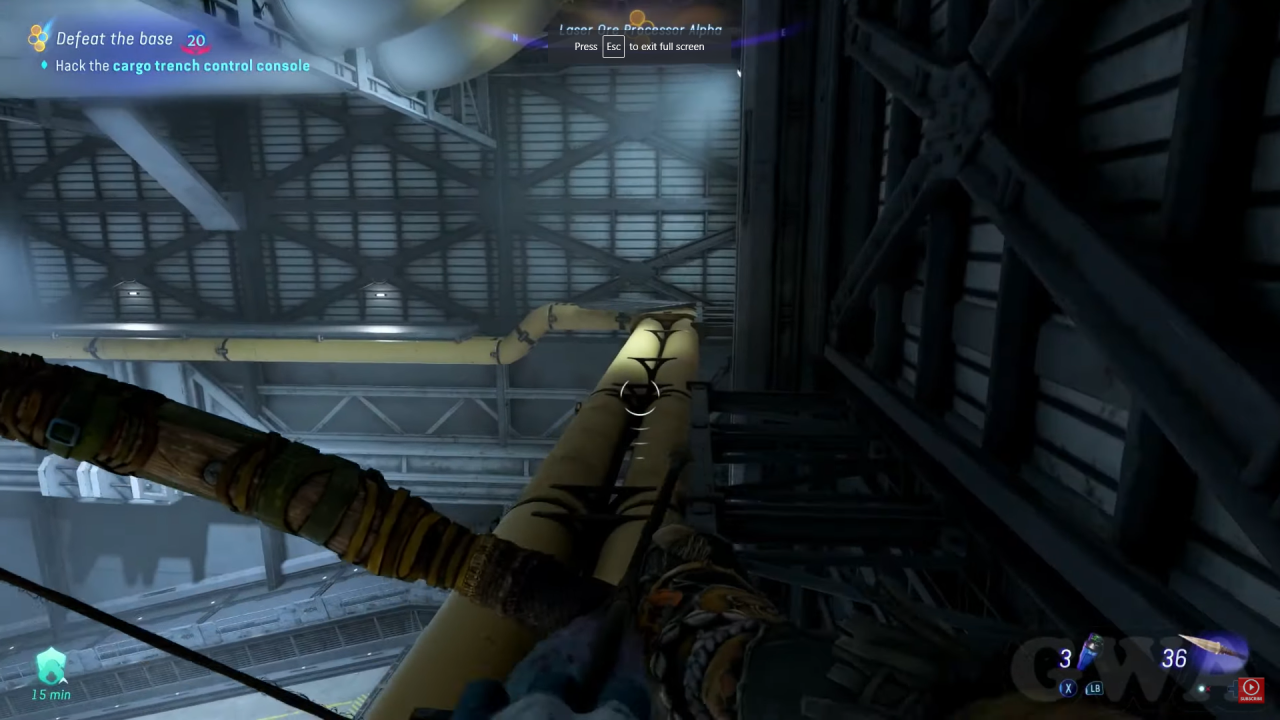Screen dimensions: 1280x720
Task: Expand the enemy counter showing 20
Action: coord(196,39)
